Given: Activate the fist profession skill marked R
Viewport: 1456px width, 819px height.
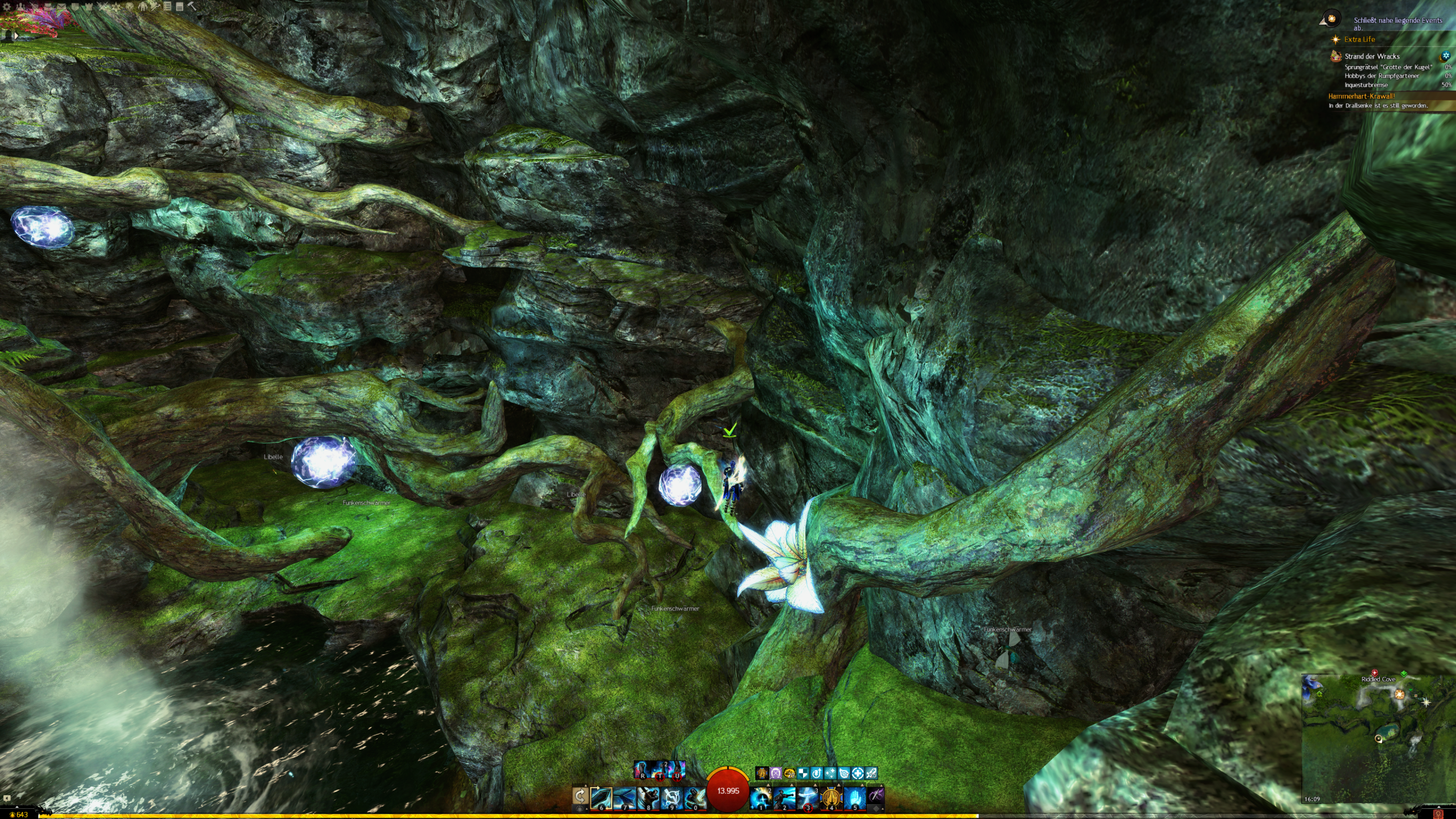Looking at the screenshot, I should click(642, 770).
